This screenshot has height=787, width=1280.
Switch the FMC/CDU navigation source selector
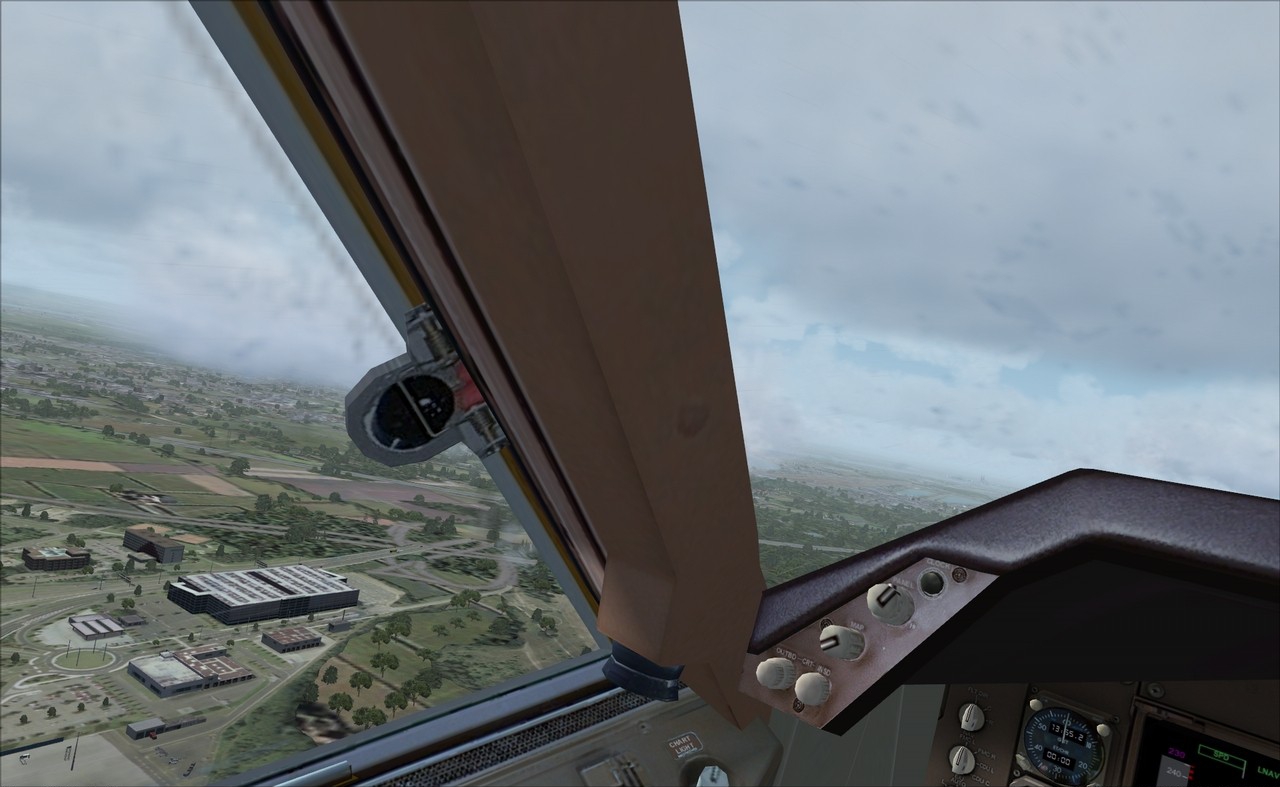[x=961, y=758]
